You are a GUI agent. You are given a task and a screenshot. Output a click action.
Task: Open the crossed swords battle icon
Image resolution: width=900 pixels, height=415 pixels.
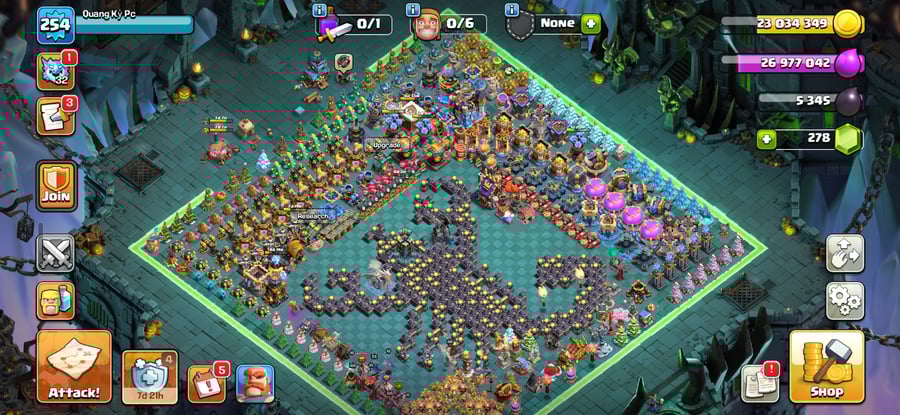pos(56,252)
